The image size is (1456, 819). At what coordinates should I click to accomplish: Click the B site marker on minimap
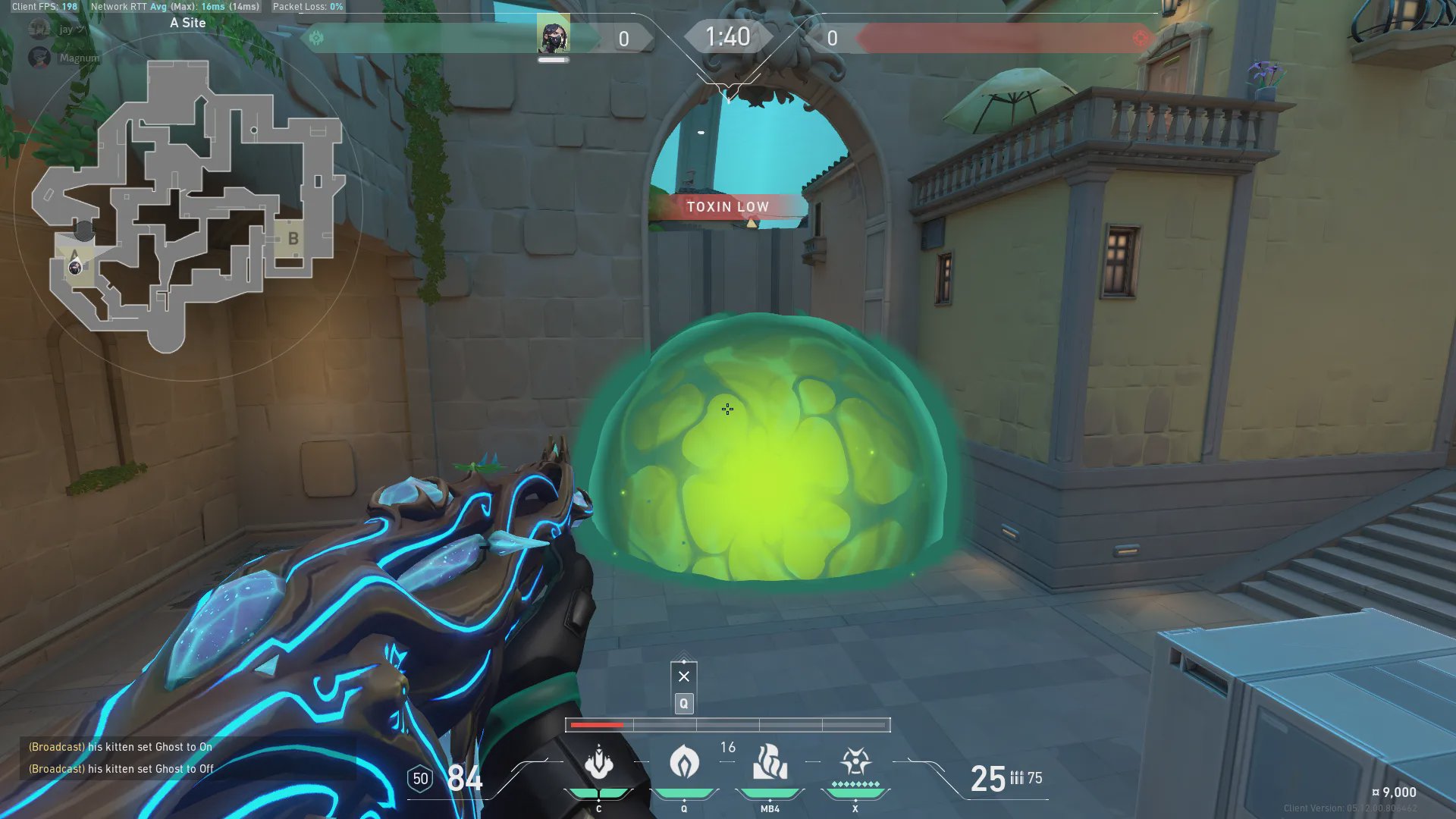(x=293, y=239)
